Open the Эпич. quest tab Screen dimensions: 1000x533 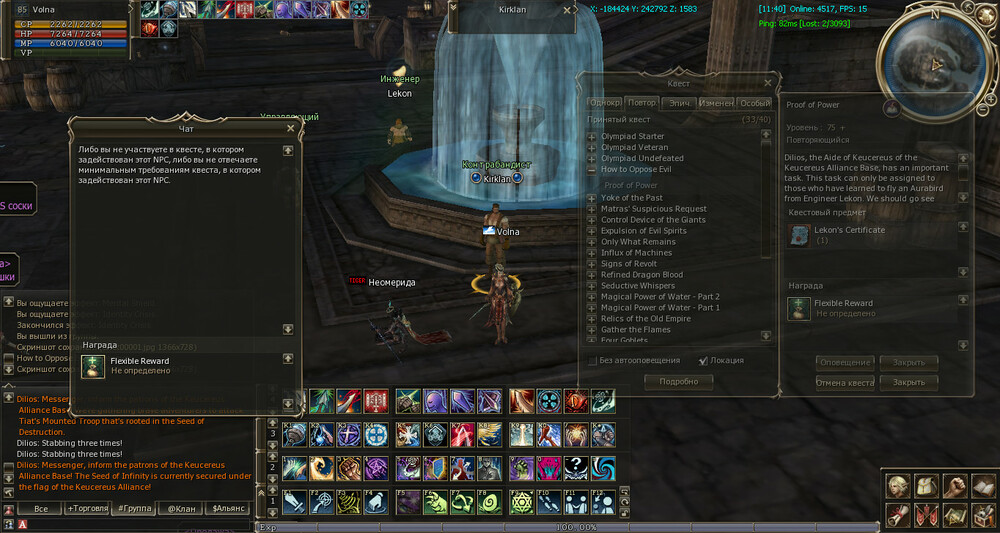click(x=680, y=103)
